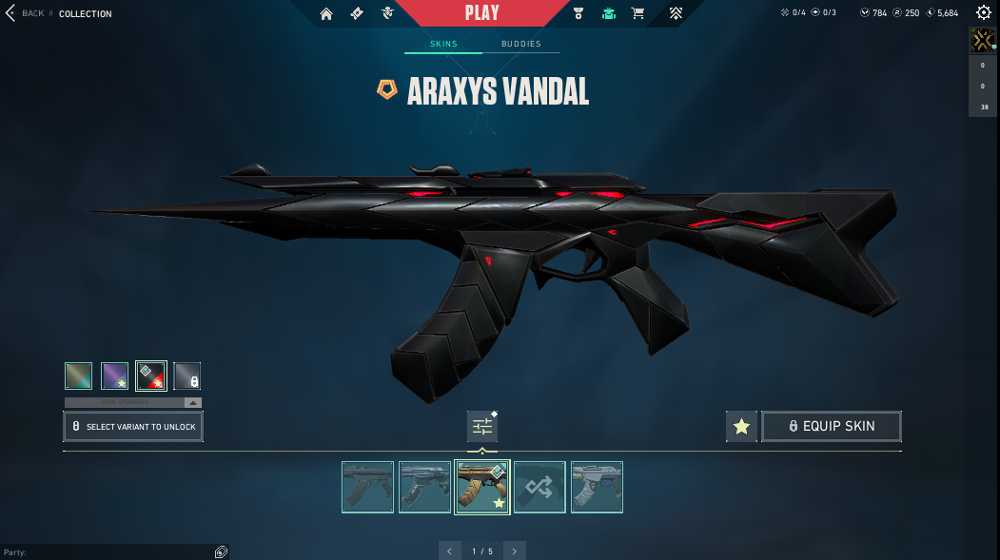Open settings with the gear icon
The width and height of the screenshot is (1000, 560).
click(x=983, y=13)
